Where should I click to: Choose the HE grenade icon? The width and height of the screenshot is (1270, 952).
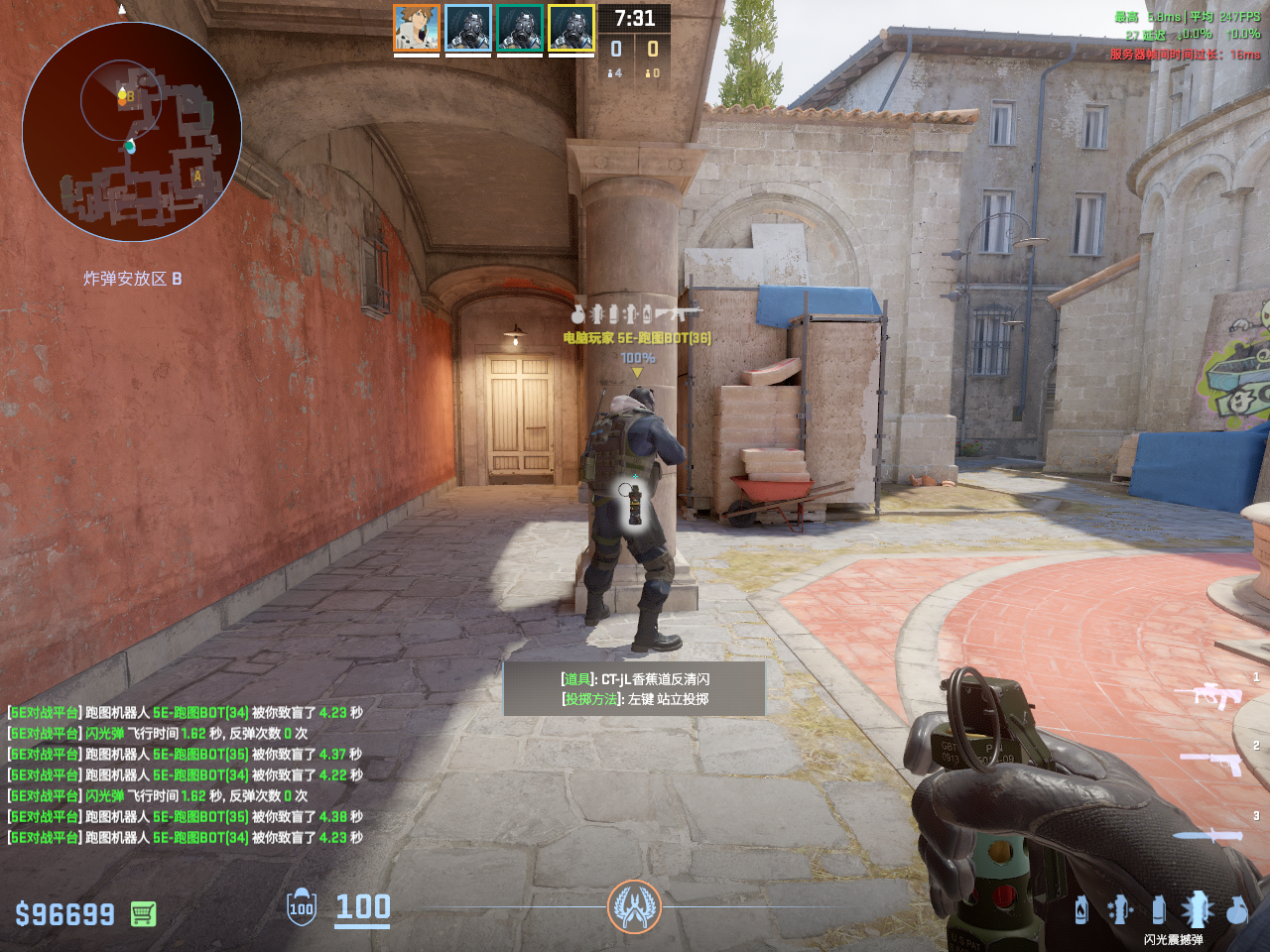(x=1236, y=909)
